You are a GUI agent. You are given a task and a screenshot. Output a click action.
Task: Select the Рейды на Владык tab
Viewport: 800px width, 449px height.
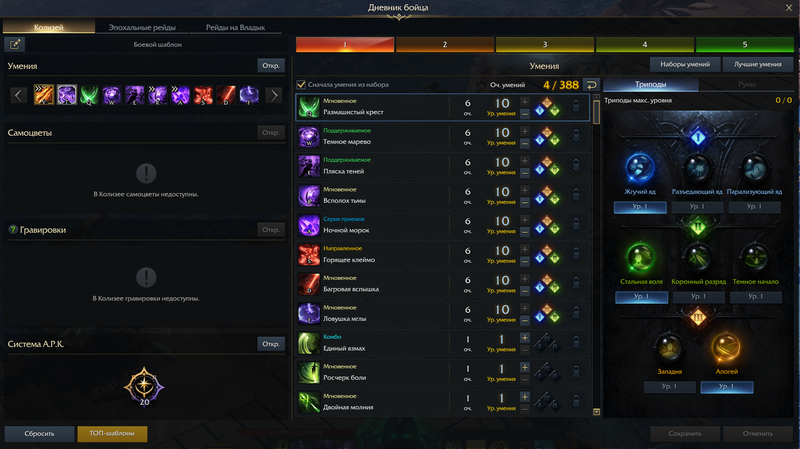(x=236, y=27)
